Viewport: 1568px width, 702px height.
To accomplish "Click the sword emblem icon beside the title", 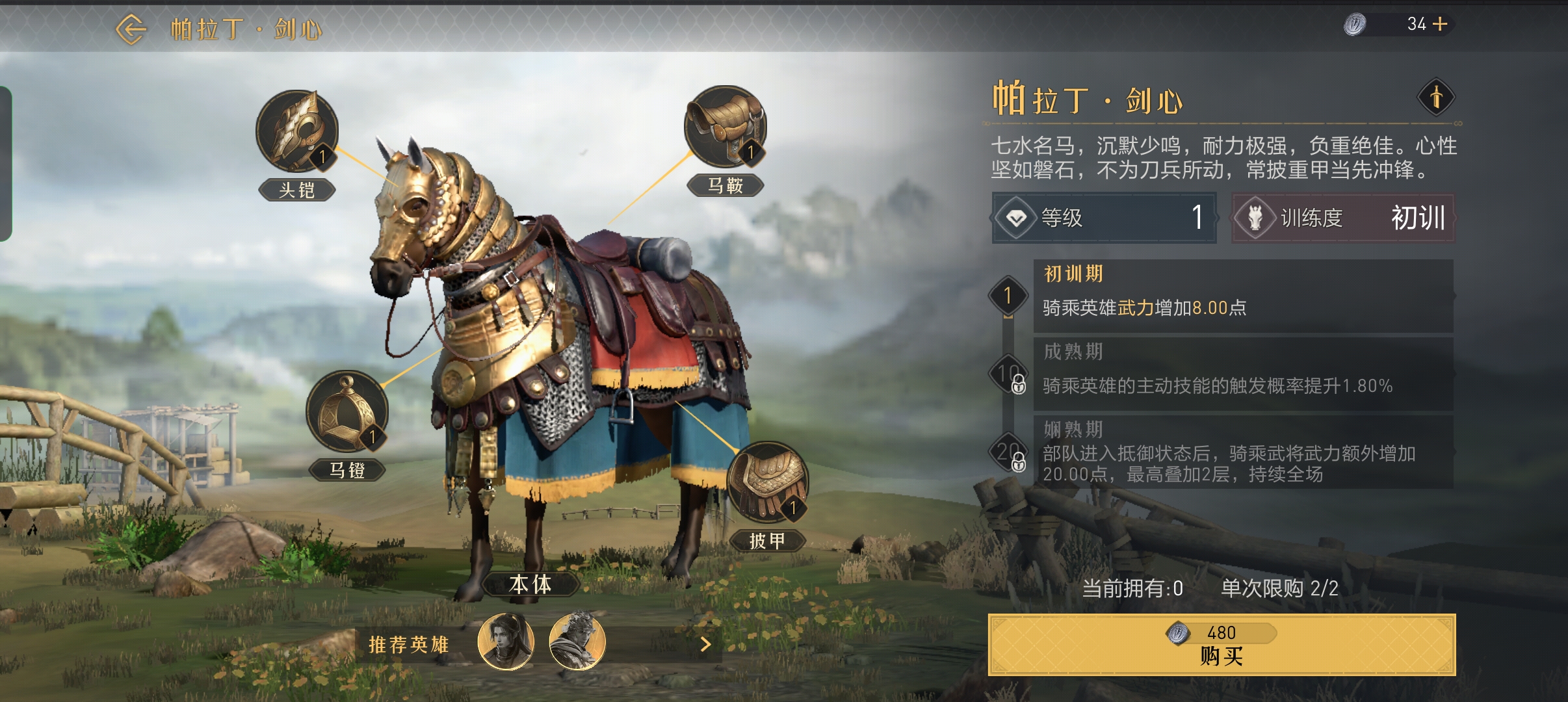I will pos(1435,98).
